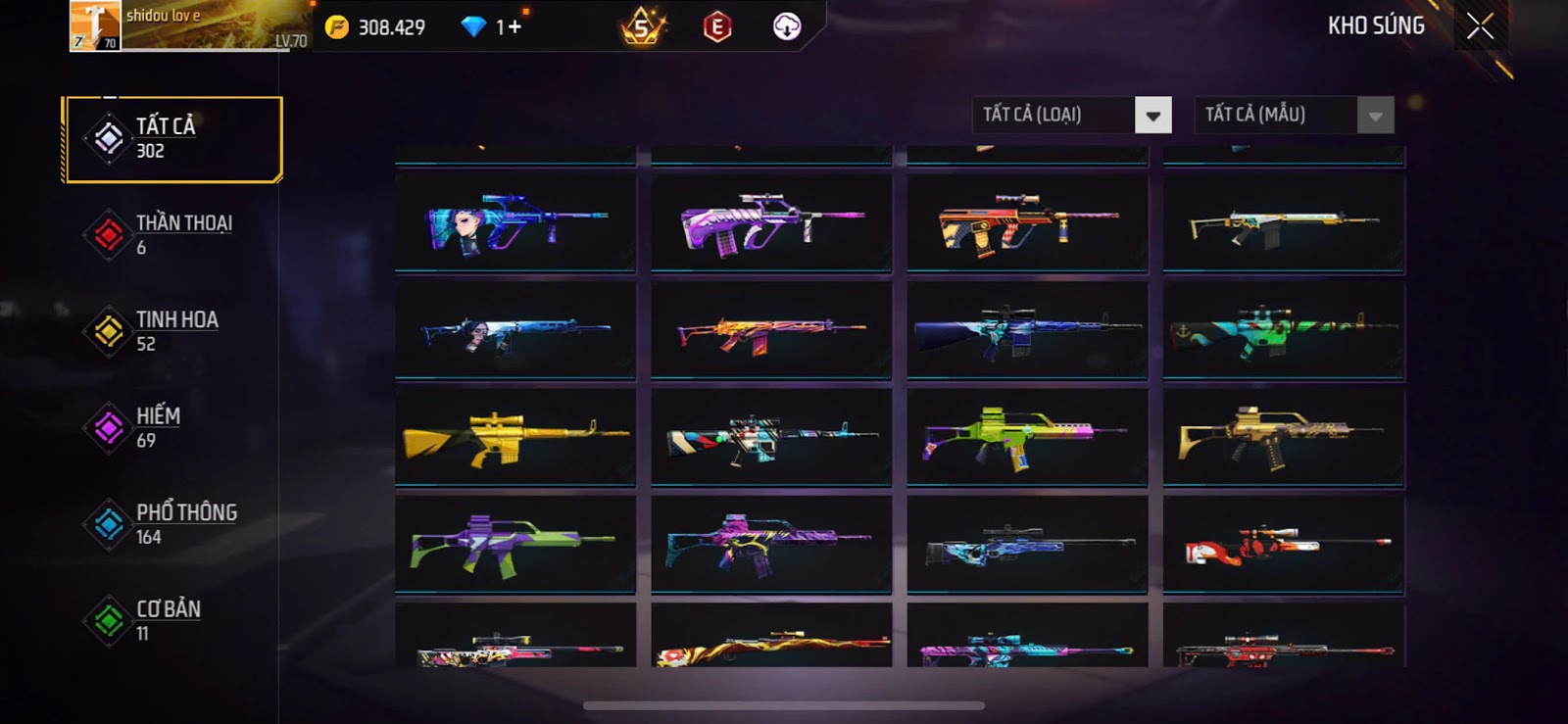The width and height of the screenshot is (1568, 724).
Task: Choose the red and white sniper rifle
Action: pos(1284,545)
